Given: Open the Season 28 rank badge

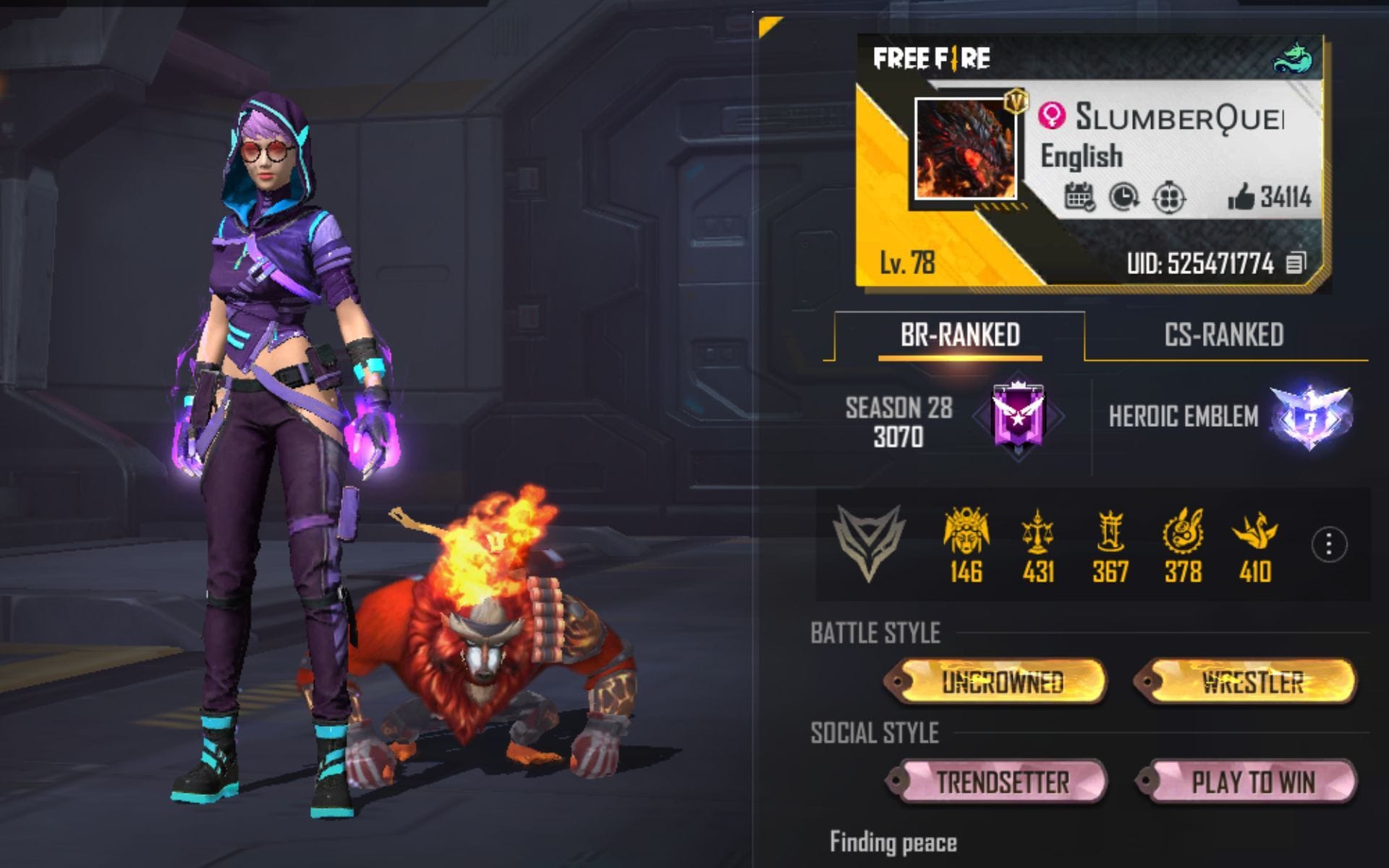Looking at the screenshot, I should click(x=1018, y=419).
